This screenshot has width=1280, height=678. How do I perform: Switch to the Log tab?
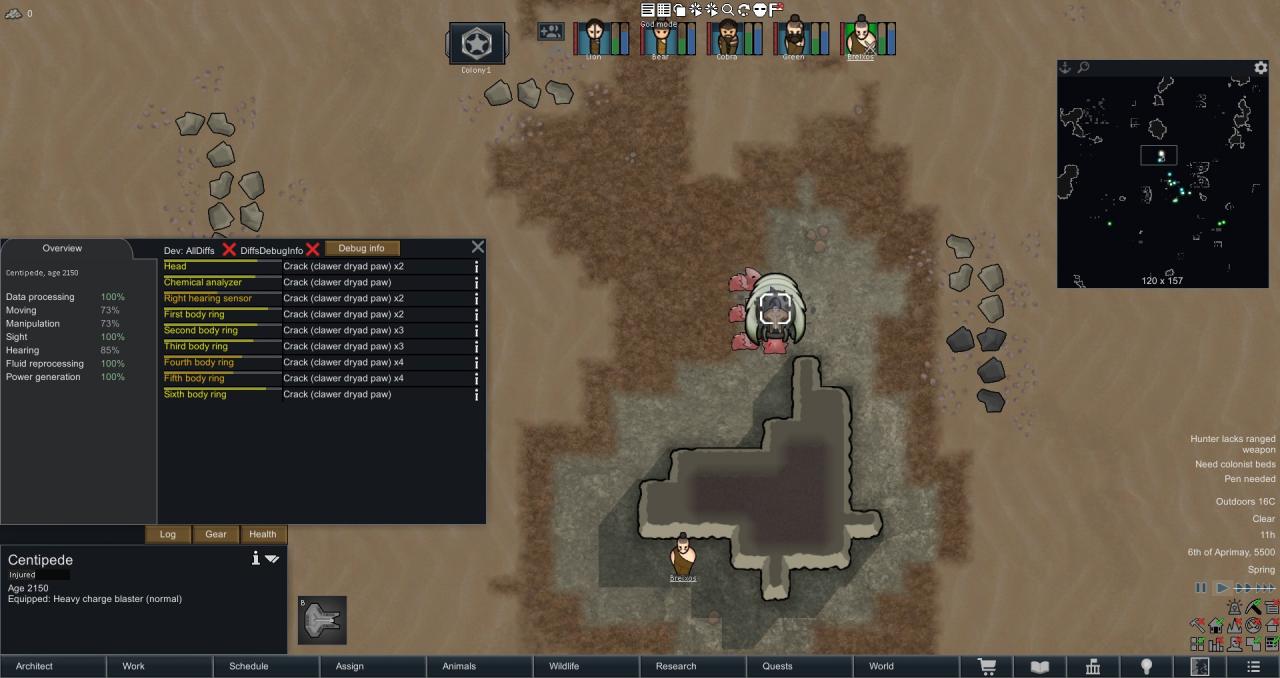tap(168, 534)
